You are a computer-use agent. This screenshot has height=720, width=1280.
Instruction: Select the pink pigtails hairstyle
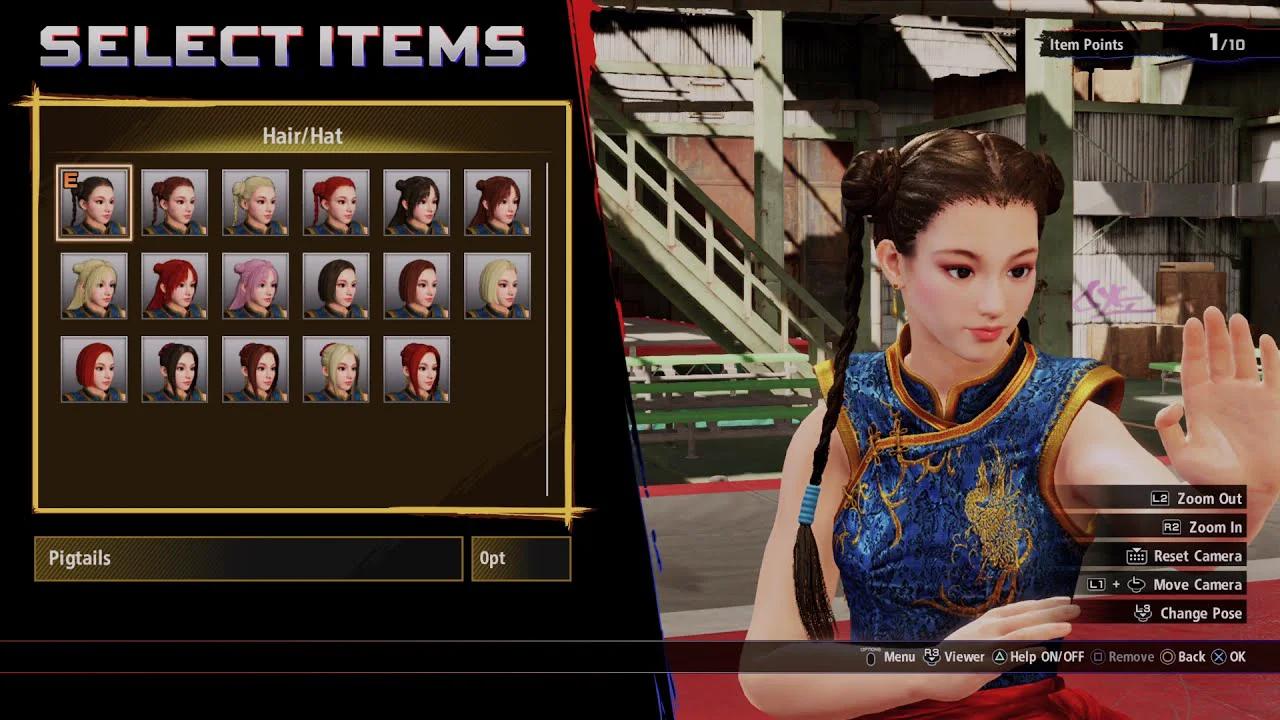coord(254,284)
